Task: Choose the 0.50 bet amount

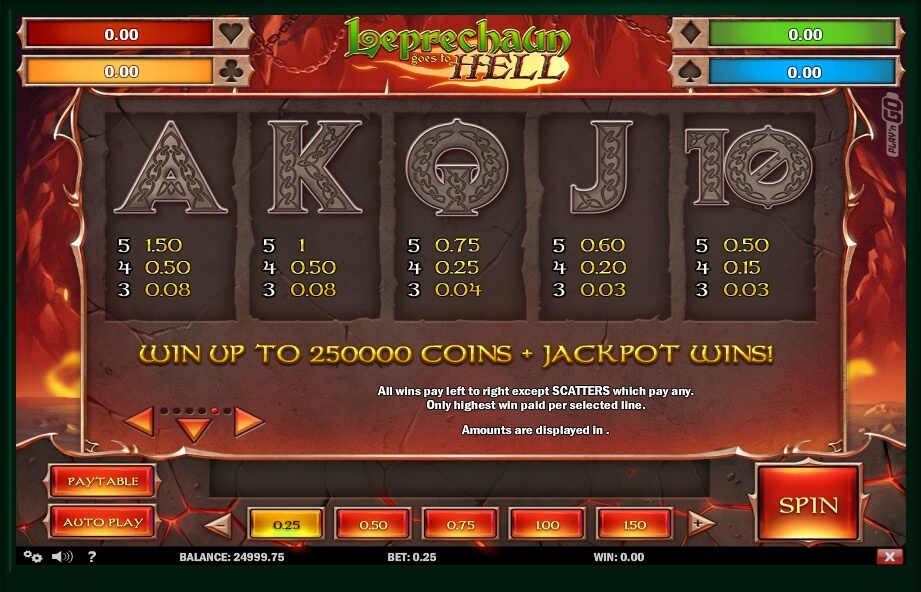Action: (x=373, y=524)
